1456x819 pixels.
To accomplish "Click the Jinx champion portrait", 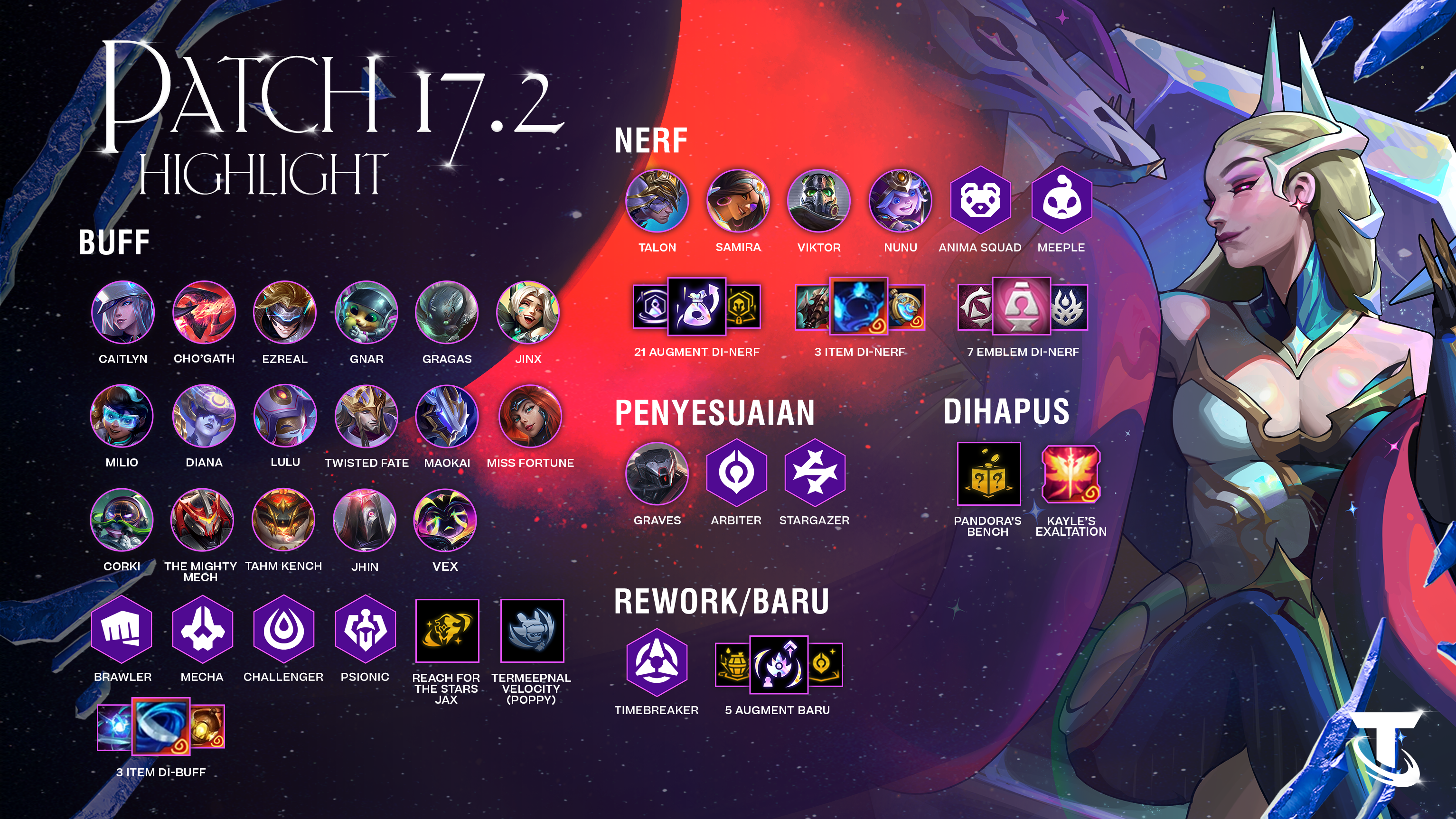I will 527,312.
